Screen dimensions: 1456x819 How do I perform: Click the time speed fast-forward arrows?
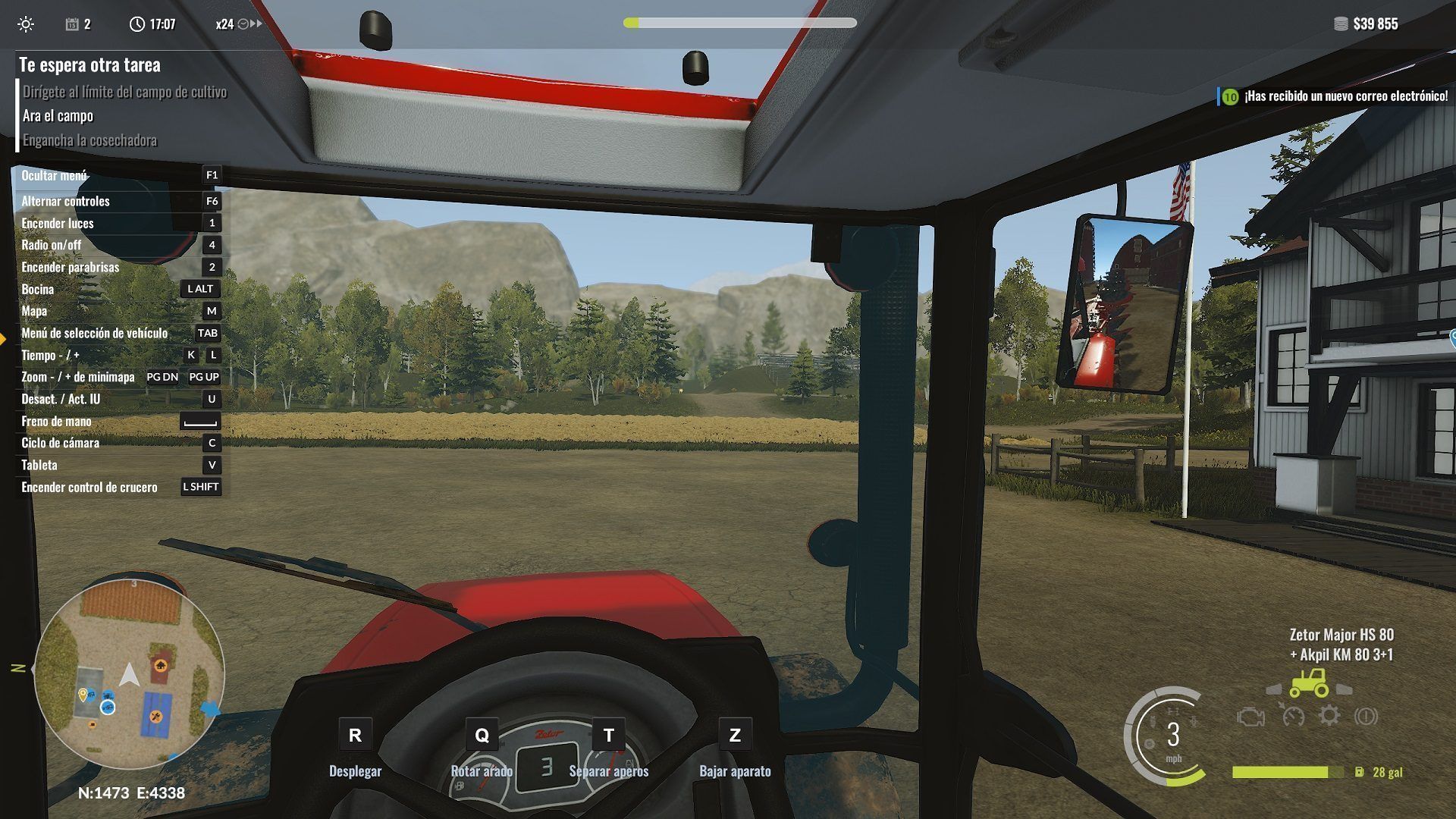point(256,24)
